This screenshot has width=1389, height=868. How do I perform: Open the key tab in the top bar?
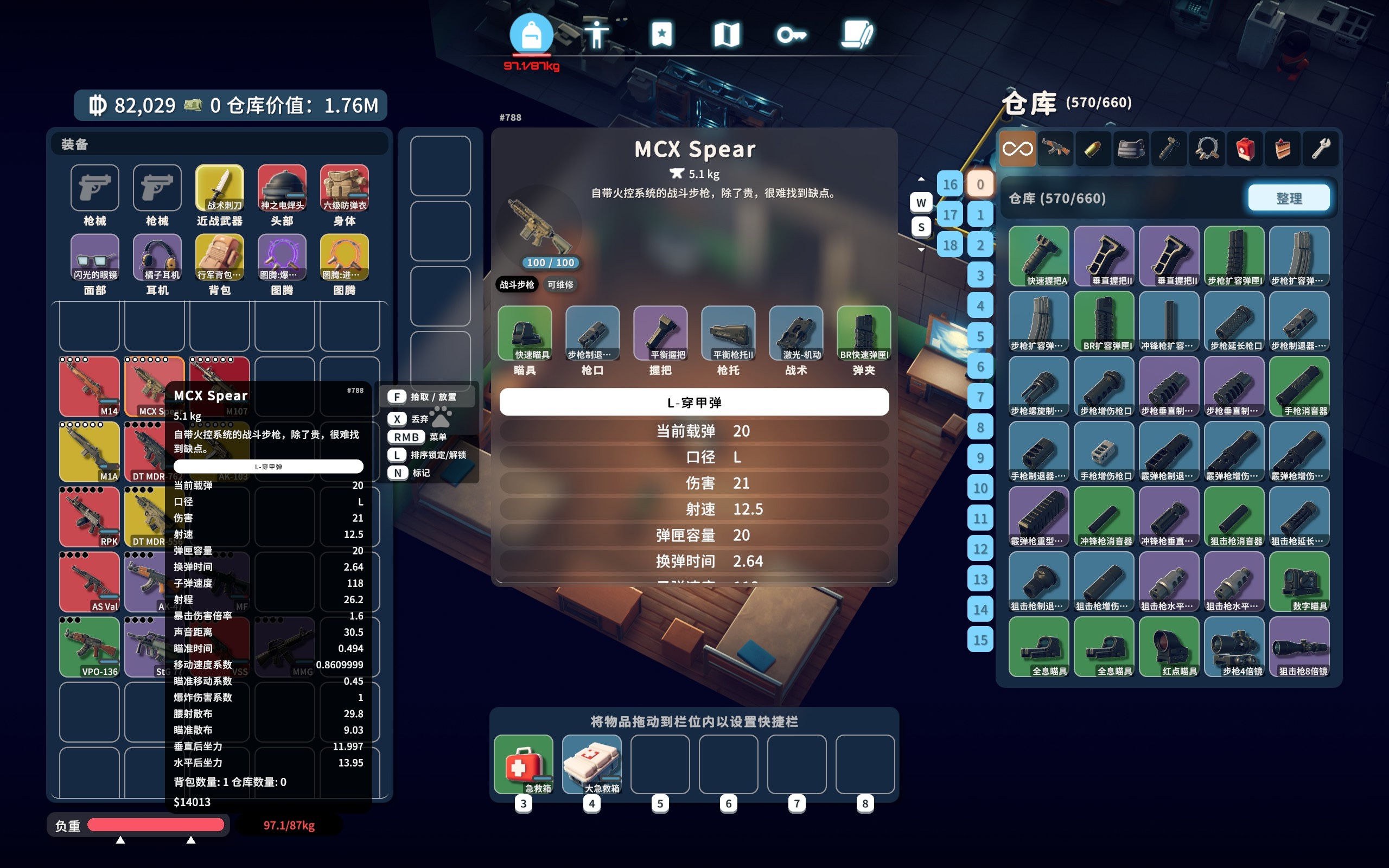tap(791, 34)
